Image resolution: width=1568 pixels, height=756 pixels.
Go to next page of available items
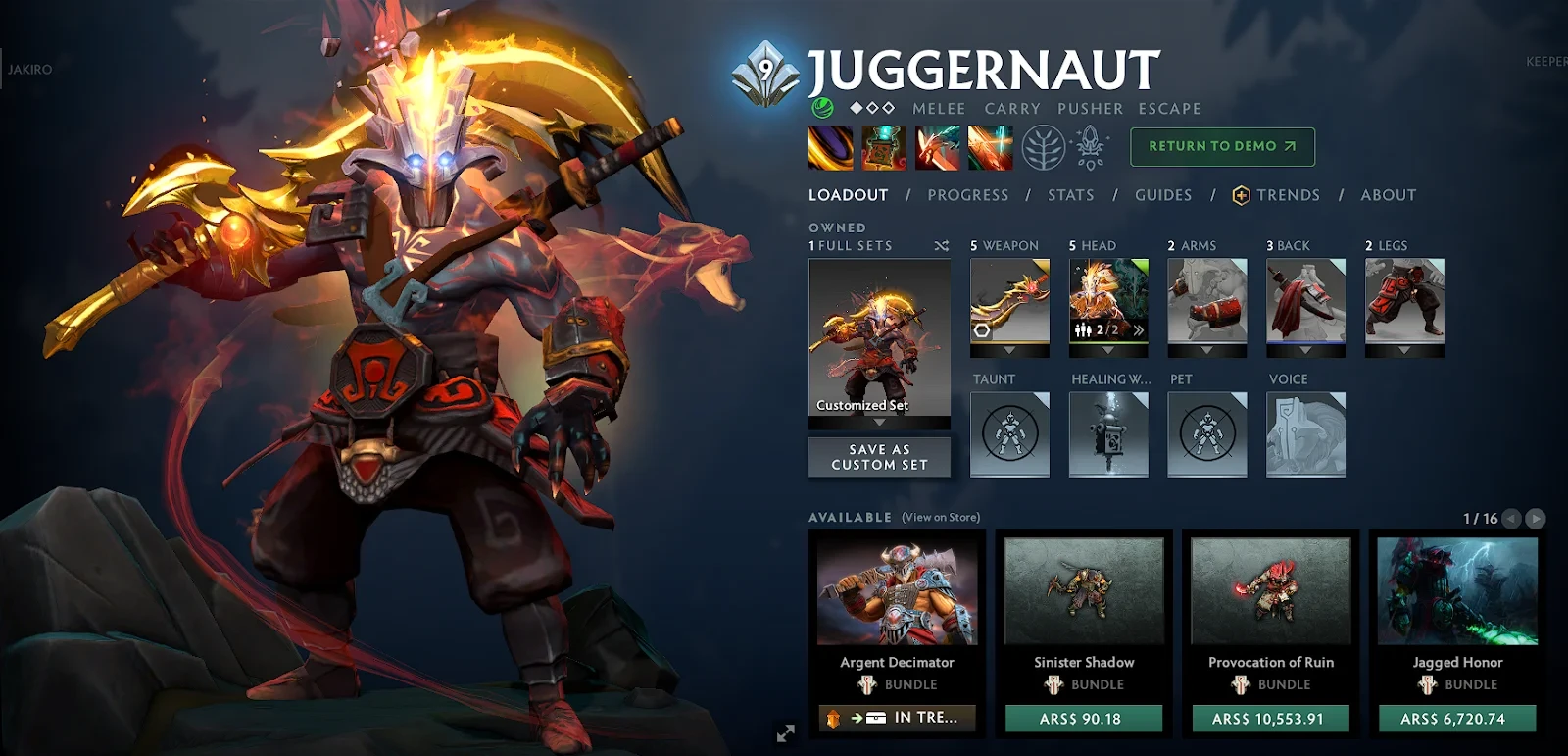1536,519
